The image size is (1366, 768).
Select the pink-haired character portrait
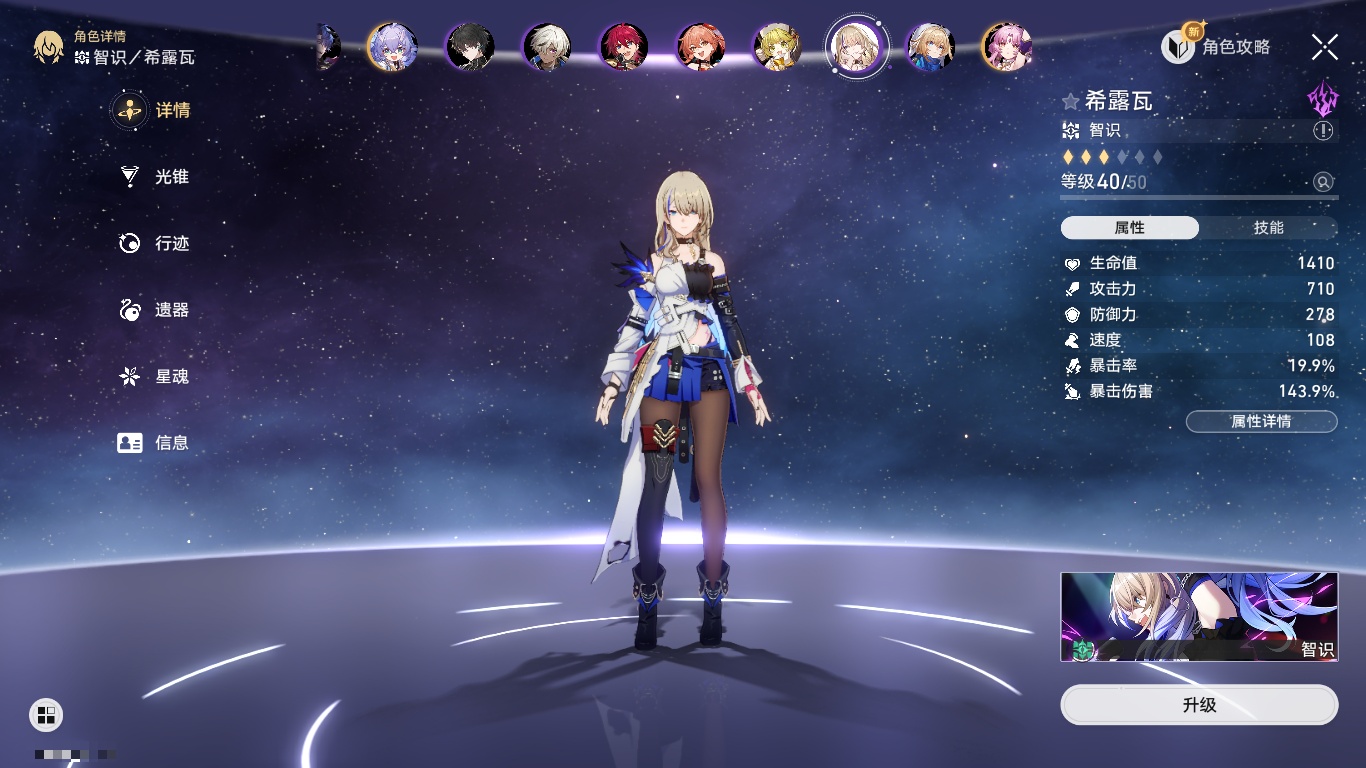click(x=1006, y=46)
